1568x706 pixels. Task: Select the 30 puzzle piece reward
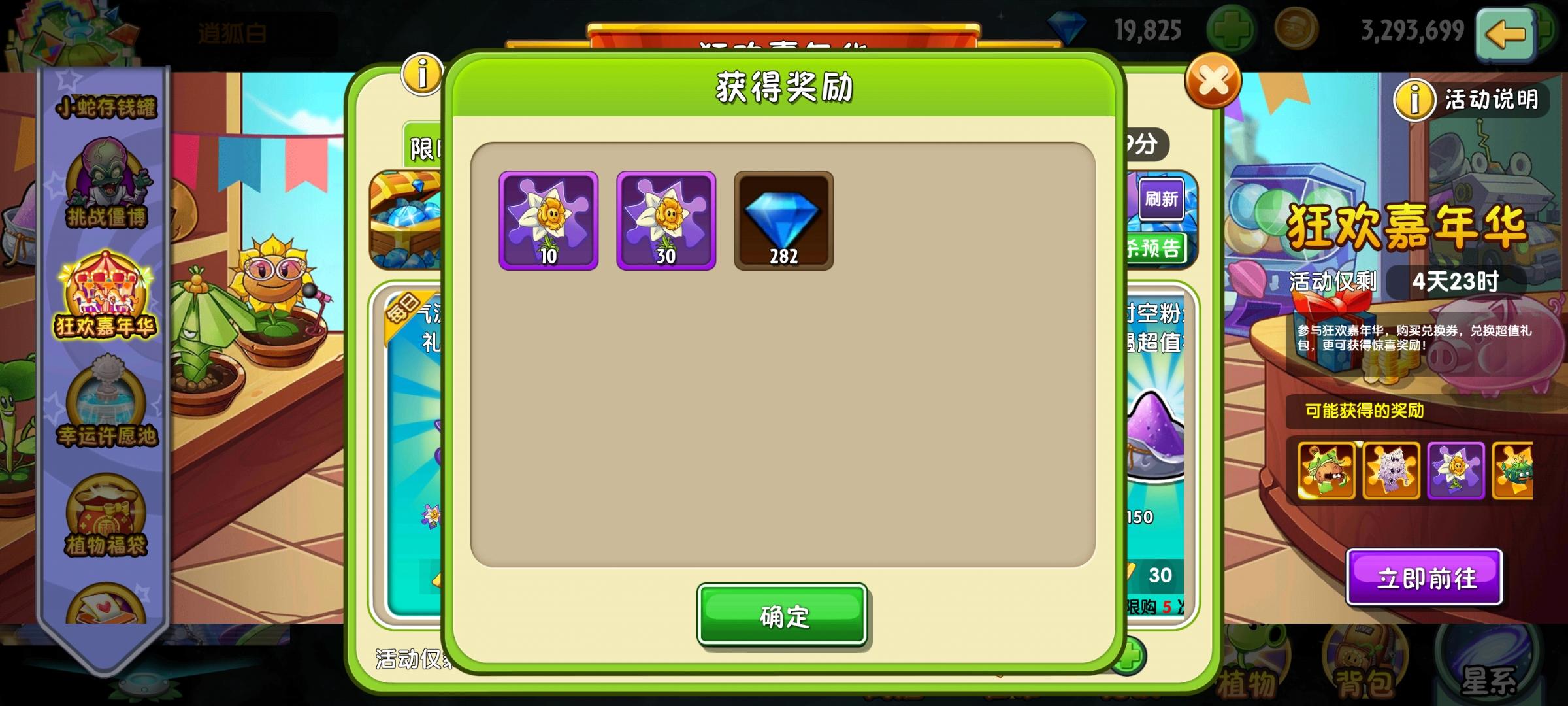click(x=666, y=222)
